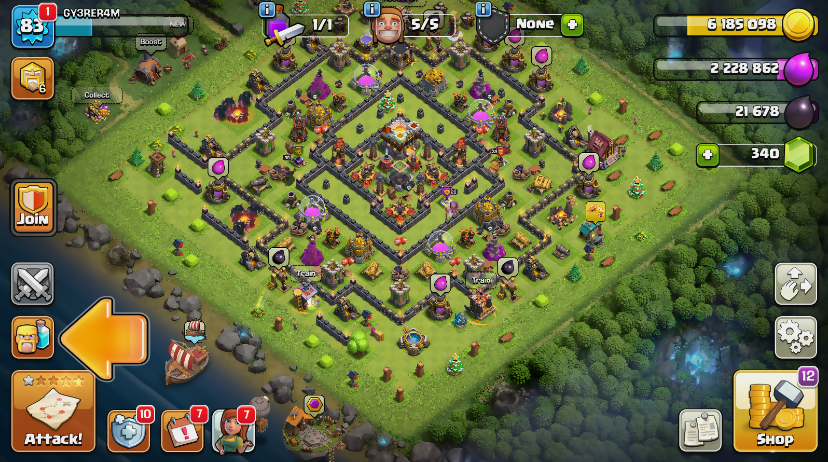828x462 pixels.
Task: Open the crossed swords war menu
Action: pyautogui.click(x=32, y=284)
